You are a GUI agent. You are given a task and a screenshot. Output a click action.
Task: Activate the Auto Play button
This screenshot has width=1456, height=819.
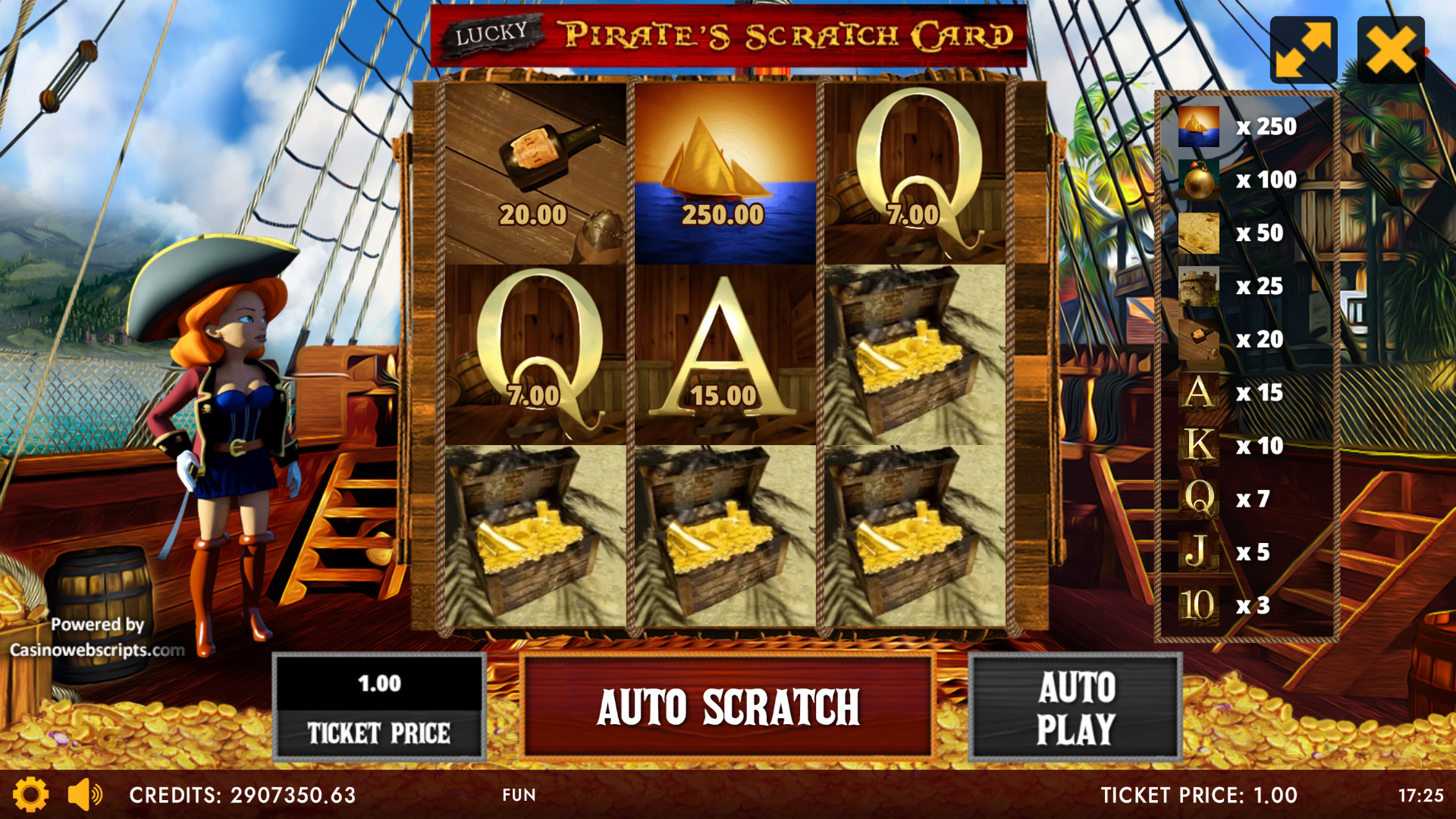pos(1075,707)
